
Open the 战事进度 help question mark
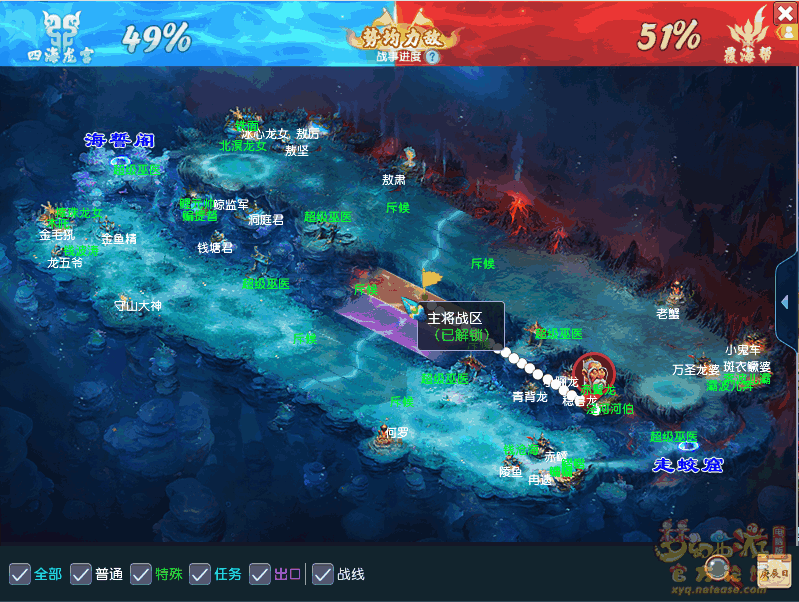(x=432, y=57)
